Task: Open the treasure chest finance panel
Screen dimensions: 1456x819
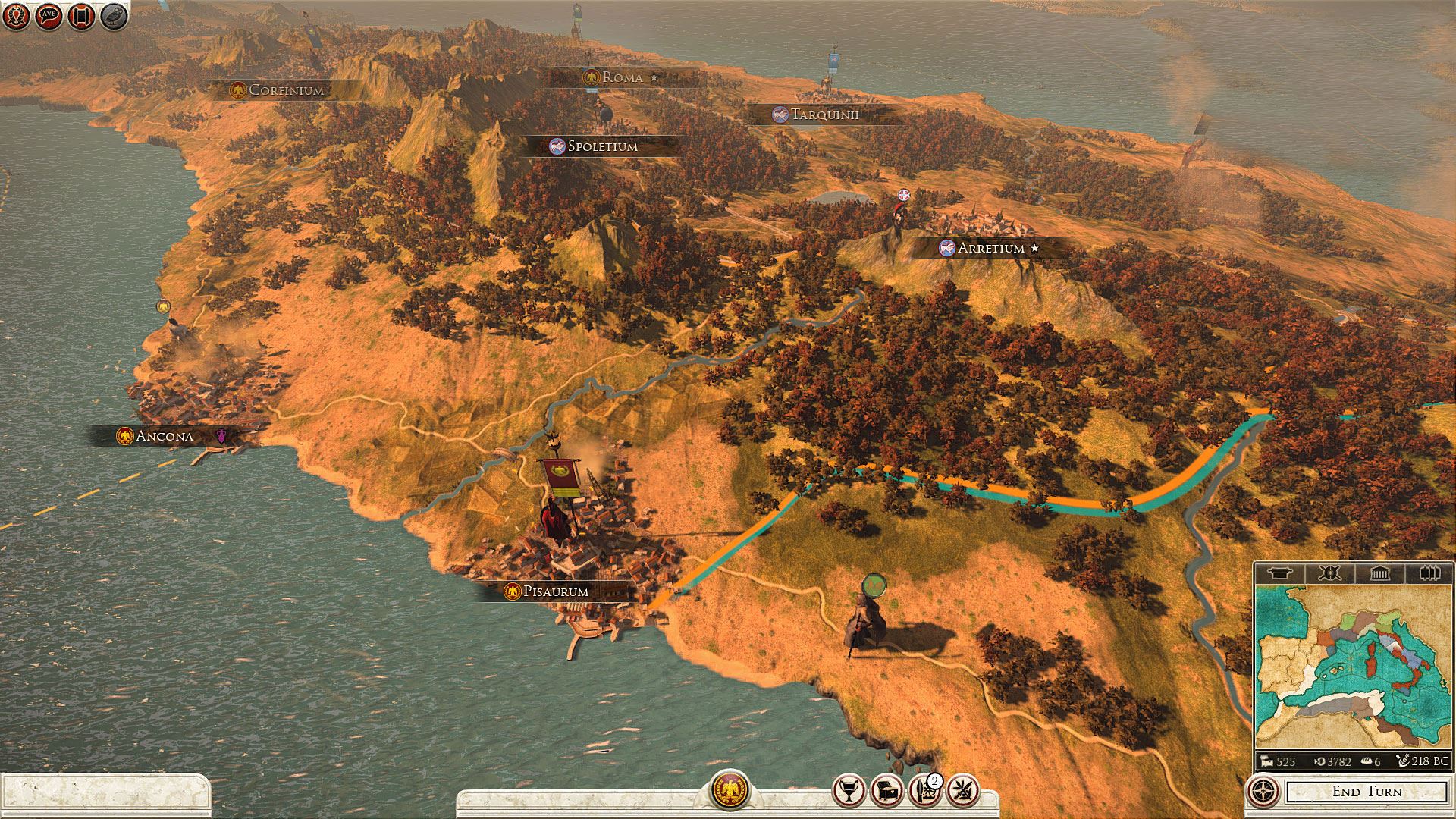Action: [886, 792]
